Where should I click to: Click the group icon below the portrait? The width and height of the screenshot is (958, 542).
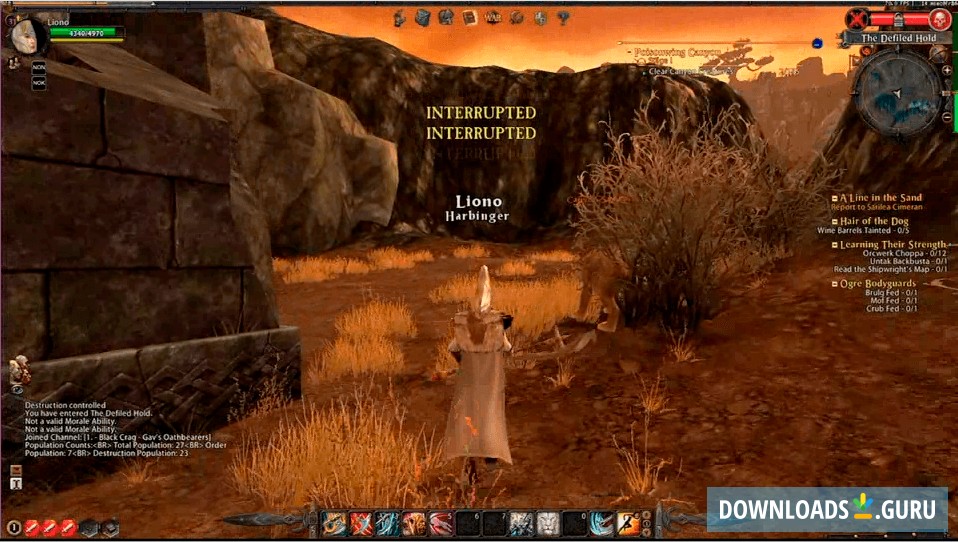point(14,62)
